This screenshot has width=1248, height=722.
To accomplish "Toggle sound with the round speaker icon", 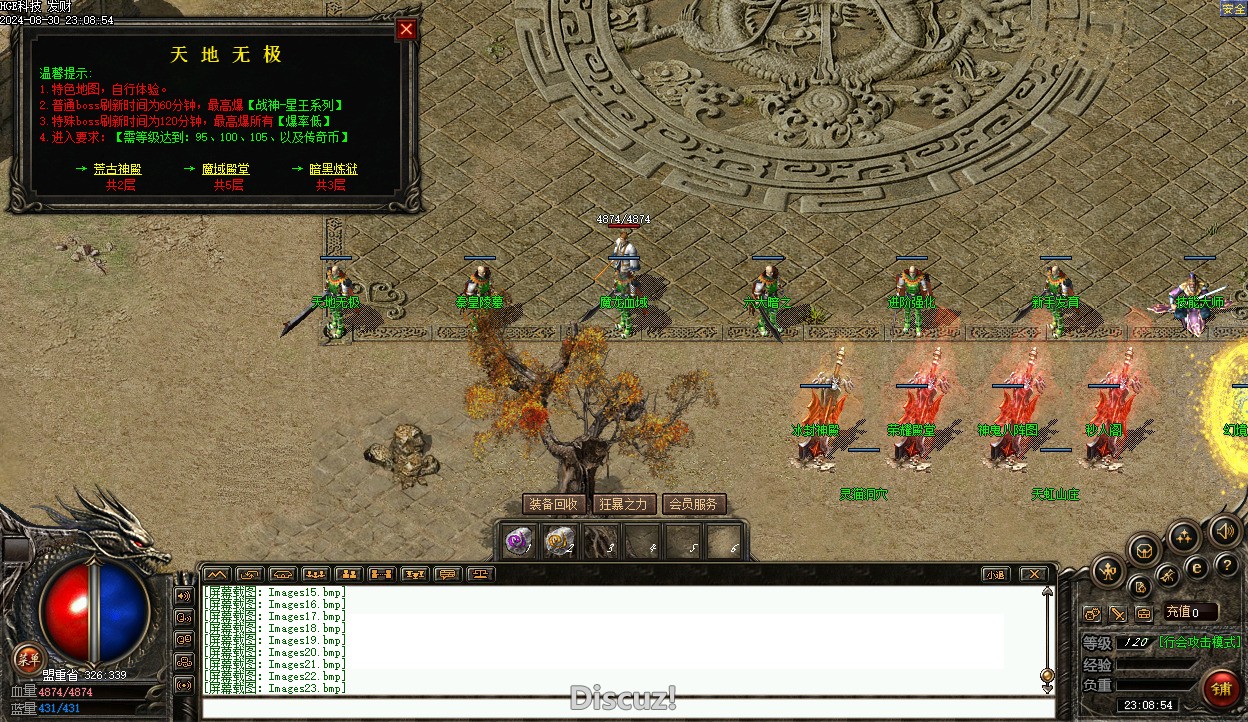I will (1223, 531).
